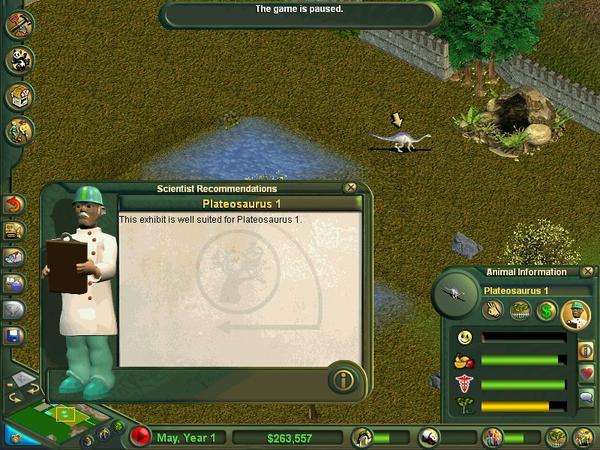Image resolution: width=600 pixels, height=450 pixels.
Task: Open the save game floppy disk button
Action: 15,336
